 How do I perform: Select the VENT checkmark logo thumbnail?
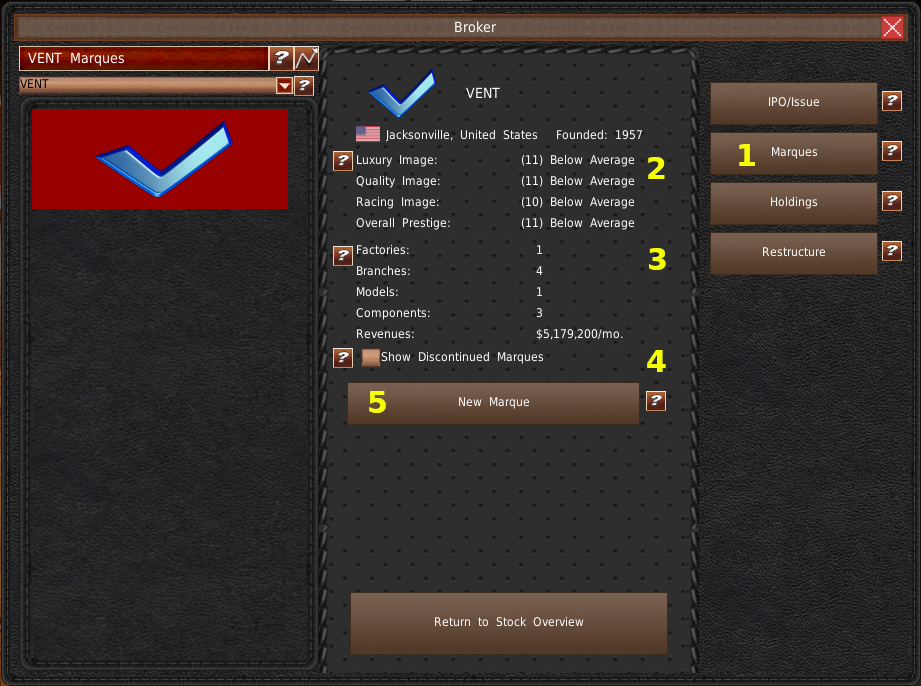(x=160, y=159)
